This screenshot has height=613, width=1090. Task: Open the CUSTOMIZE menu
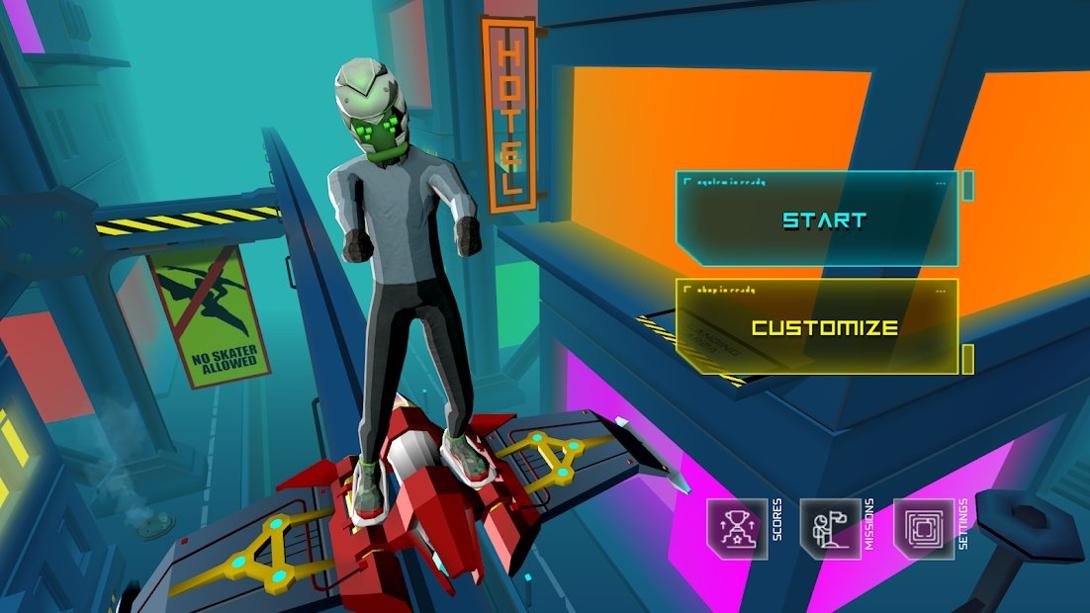(824, 327)
